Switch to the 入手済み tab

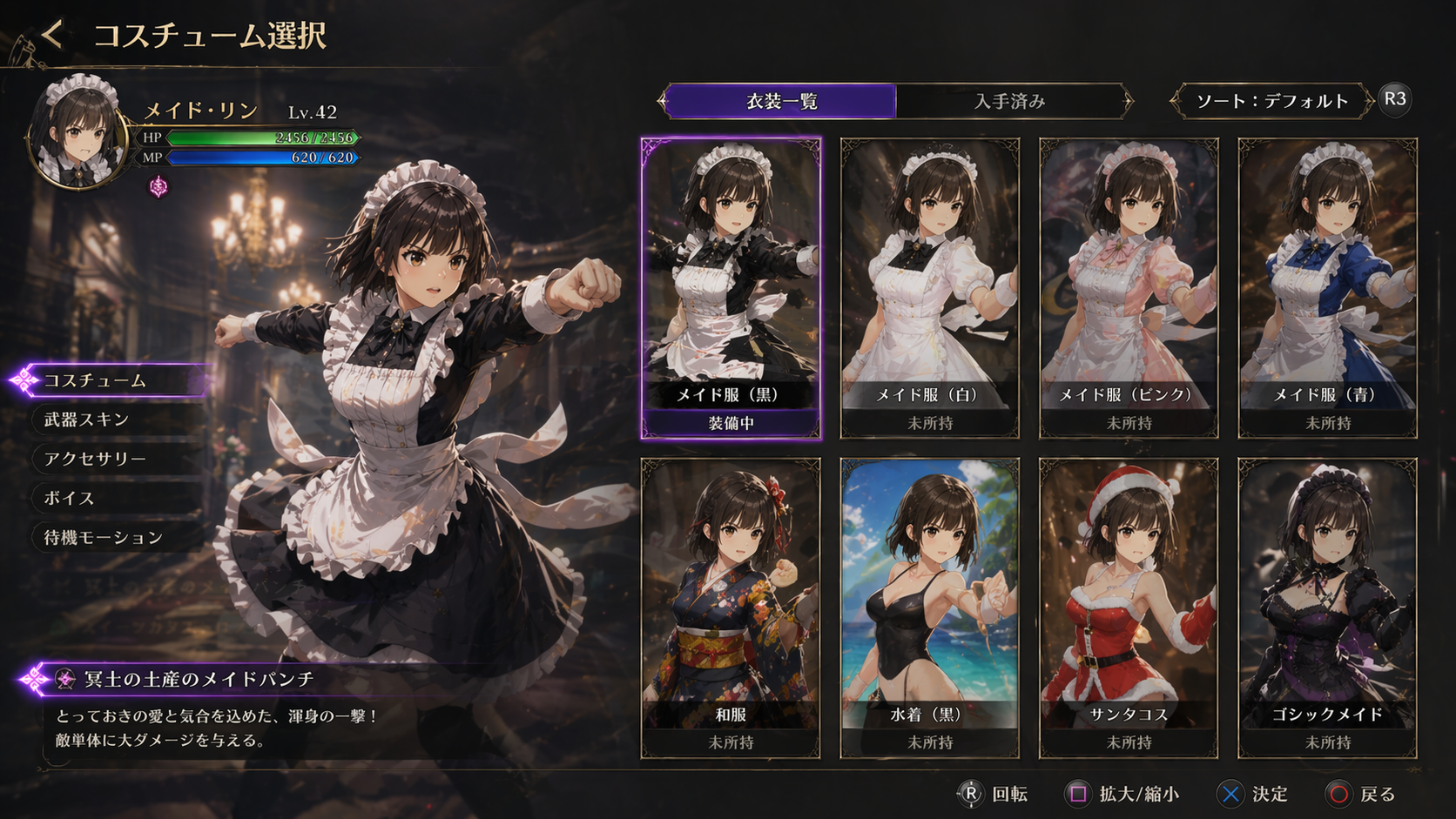click(1010, 101)
